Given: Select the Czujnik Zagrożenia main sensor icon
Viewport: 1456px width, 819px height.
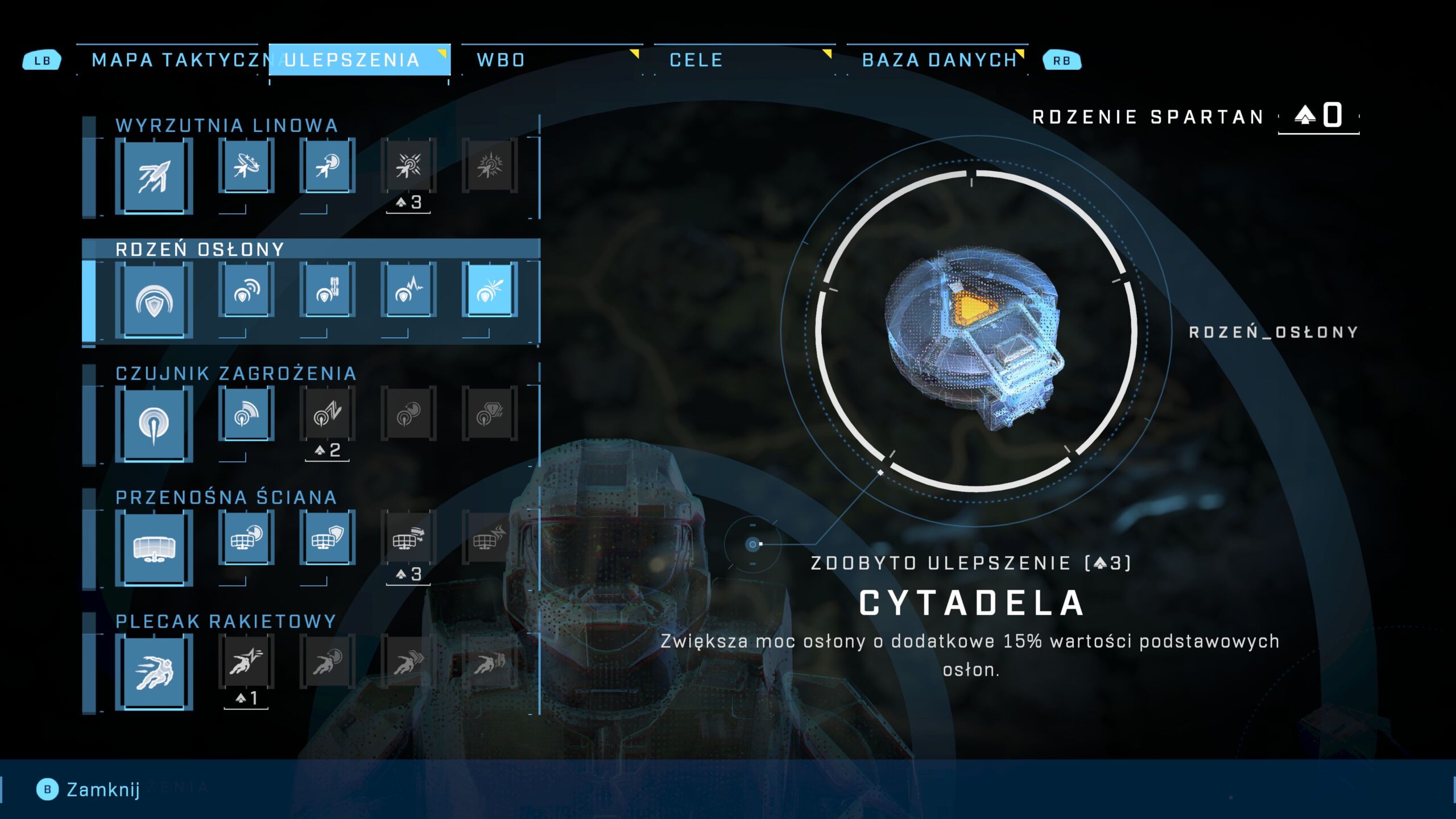Looking at the screenshot, I should pyautogui.click(x=154, y=424).
